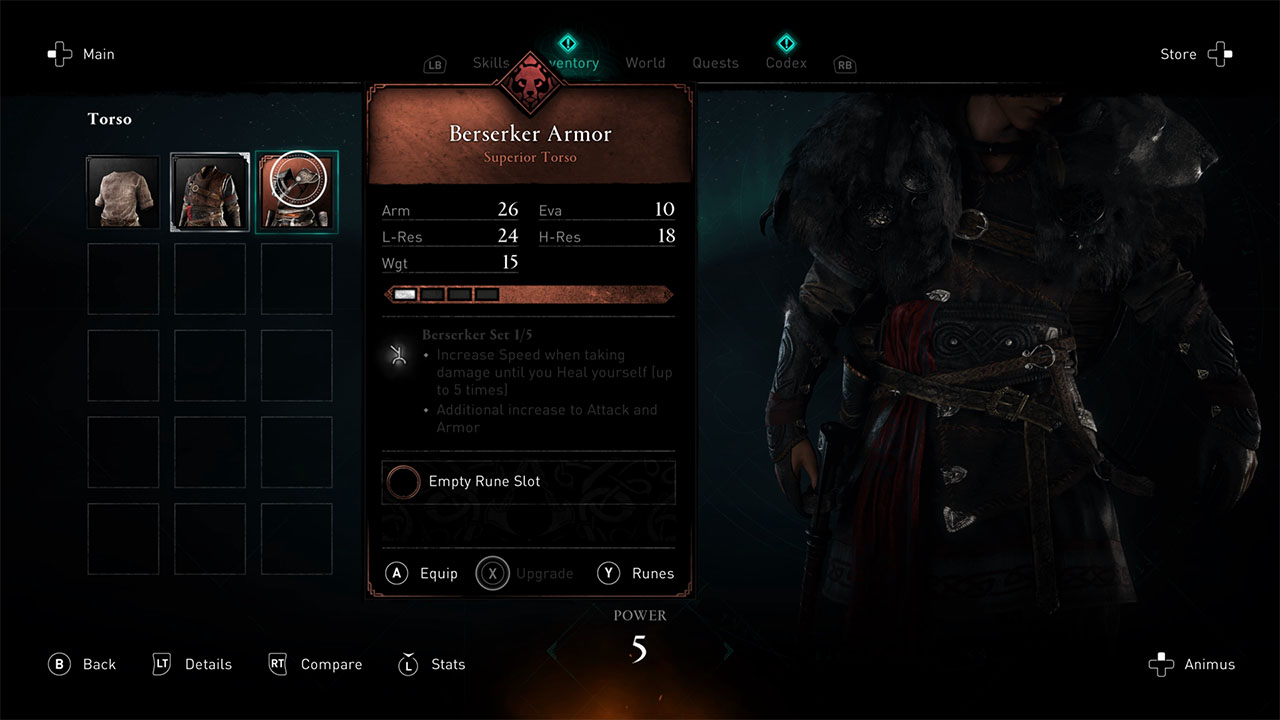Click the LB bumper icon
The height and width of the screenshot is (720, 1280).
pos(435,63)
